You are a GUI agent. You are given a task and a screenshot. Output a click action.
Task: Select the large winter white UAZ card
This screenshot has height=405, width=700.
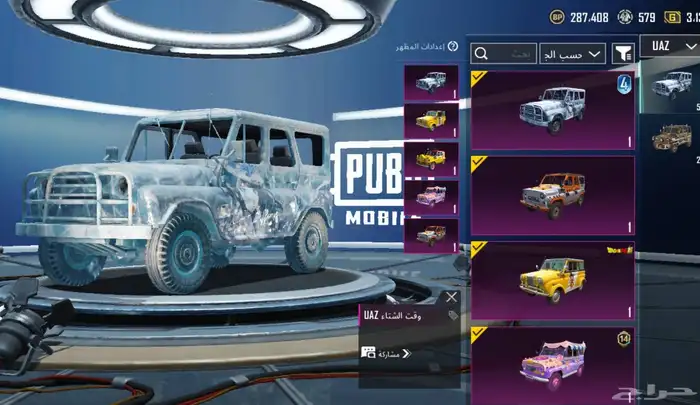pos(552,110)
